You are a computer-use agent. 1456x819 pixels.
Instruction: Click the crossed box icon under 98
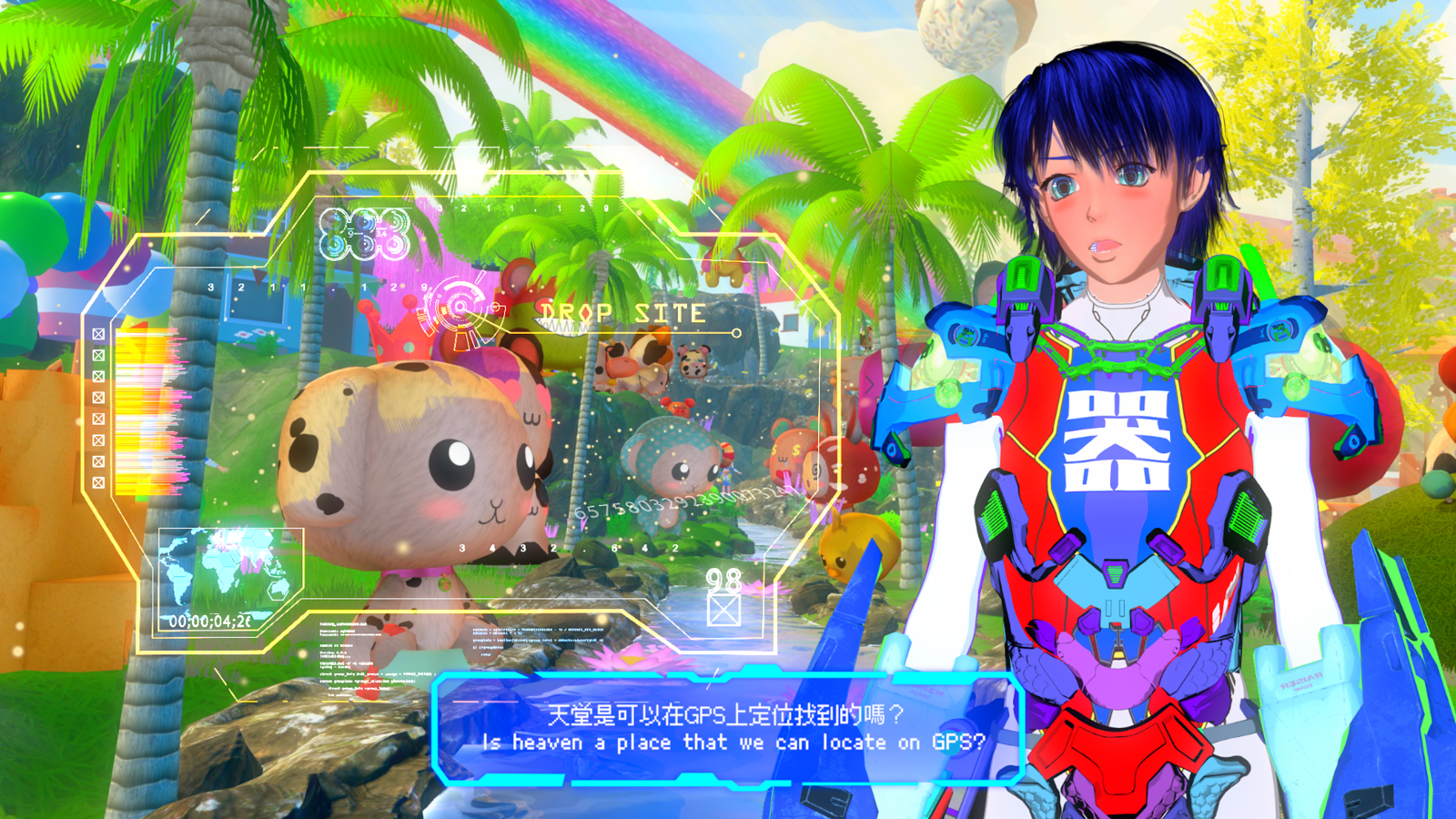click(723, 610)
